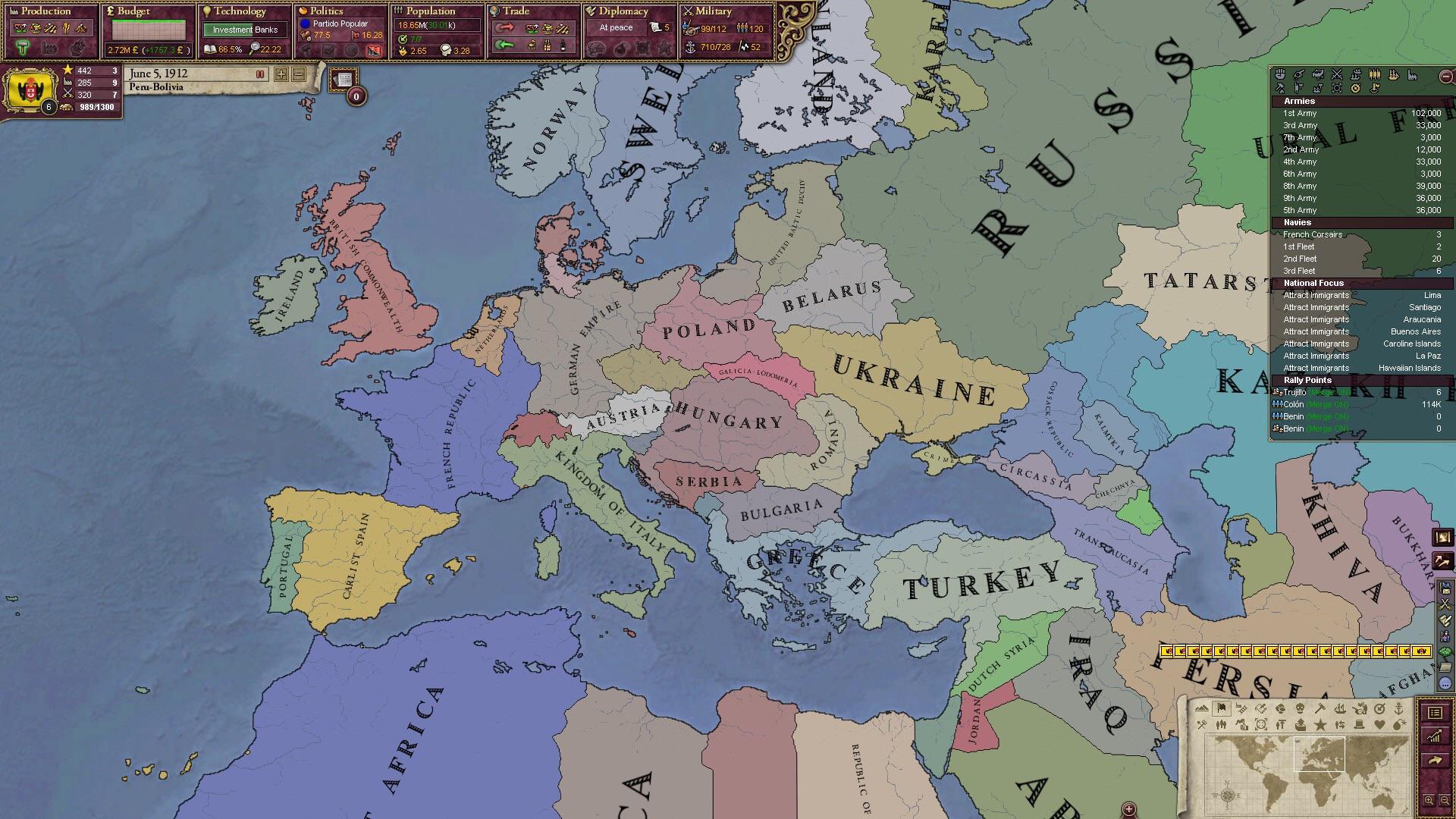Collapse the outliner with the minus button
This screenshot has height=819, width=1456.
(1445, 76)
